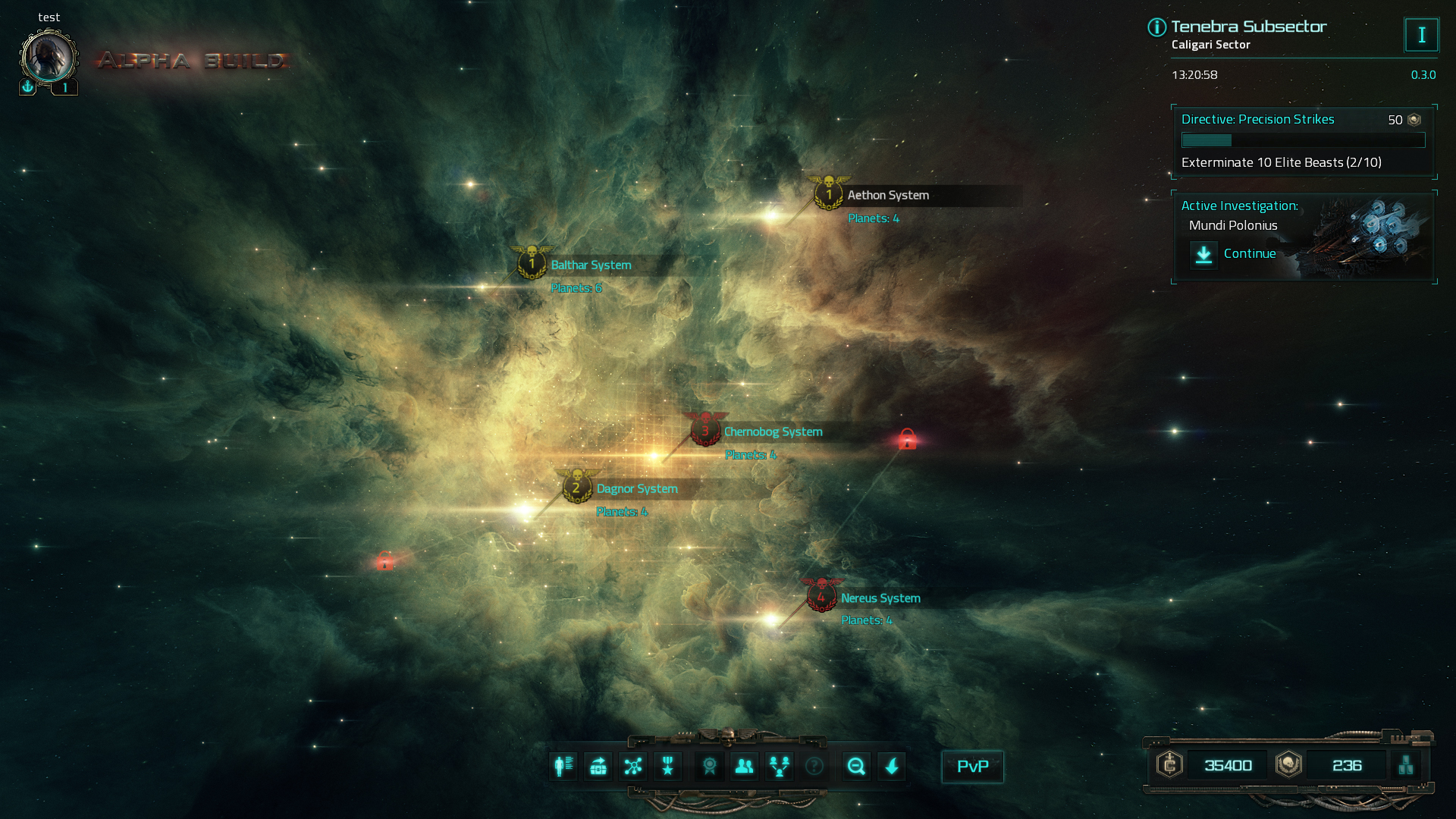This screenshot has width=1456, height=819.
Task: Toggle the Inquisitor 'I' panel top right
Action: click(1422, 34)
